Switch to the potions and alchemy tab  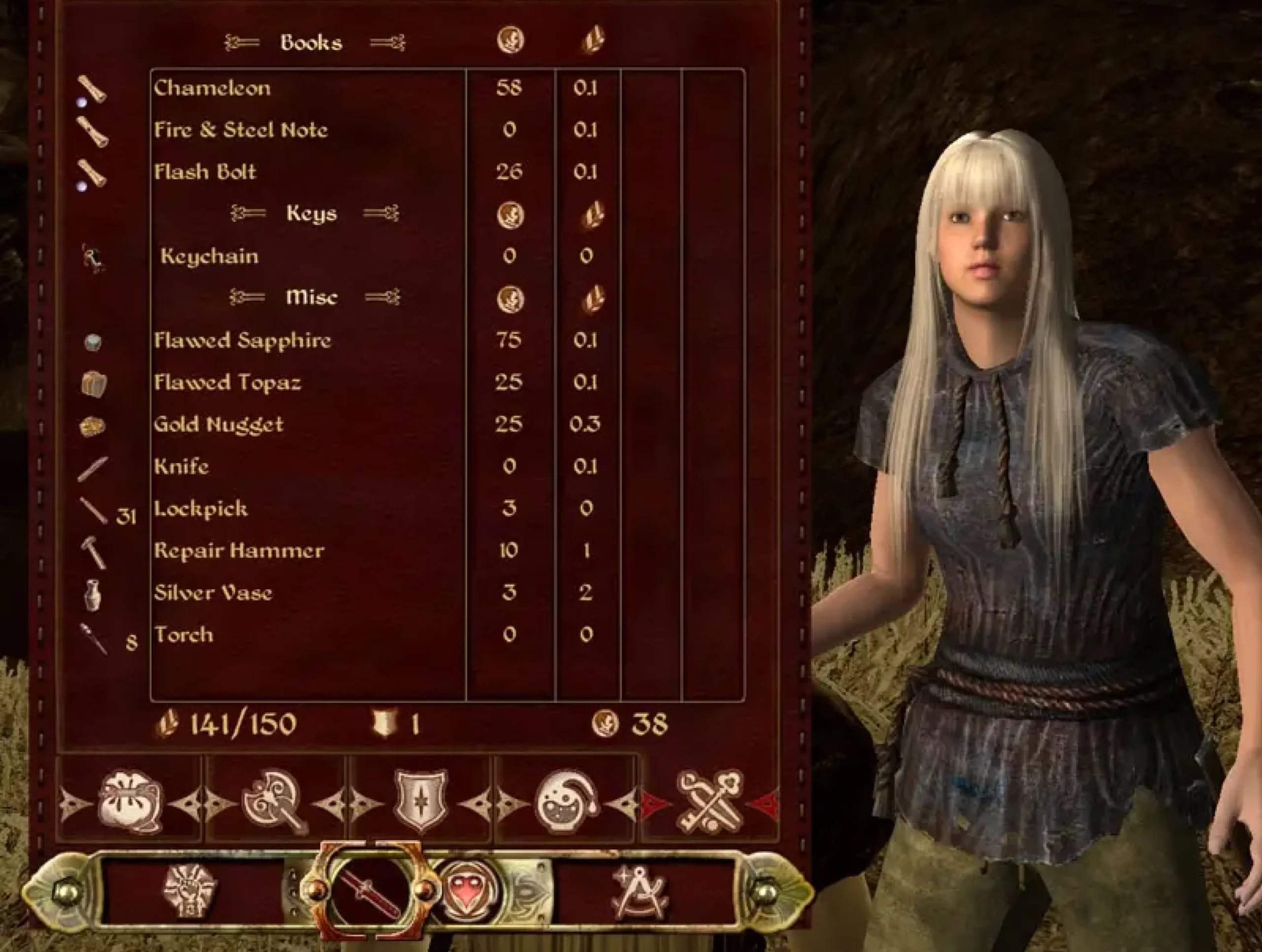pos(566,801)
